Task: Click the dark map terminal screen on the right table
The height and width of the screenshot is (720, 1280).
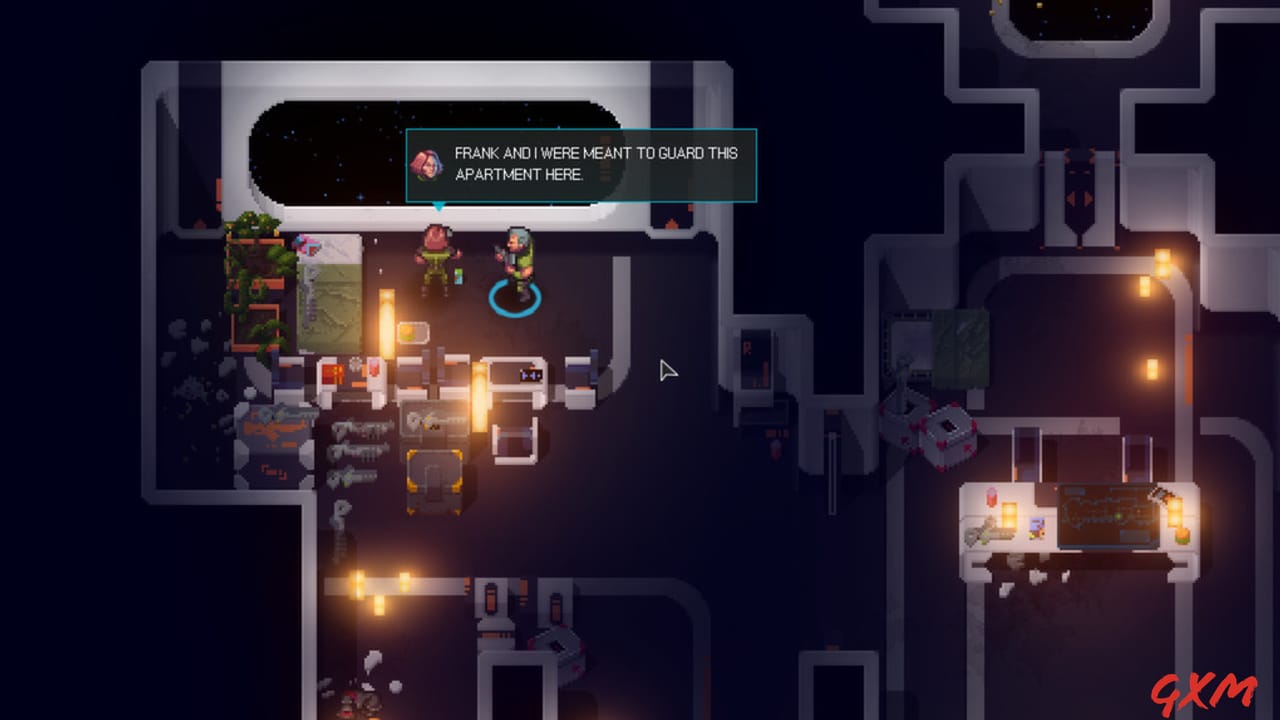Action: [1108, 516]
